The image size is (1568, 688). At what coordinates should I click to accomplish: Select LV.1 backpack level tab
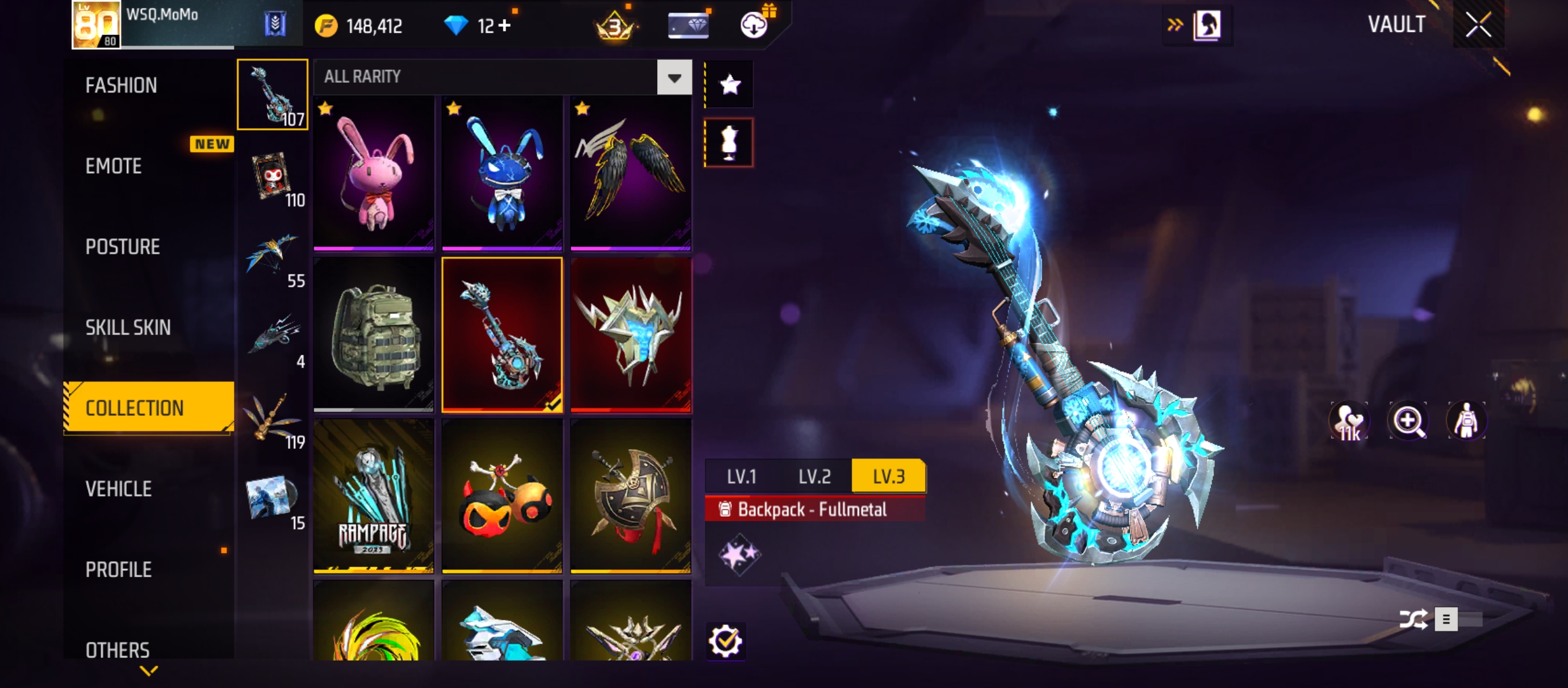click(x=741, y=477)
